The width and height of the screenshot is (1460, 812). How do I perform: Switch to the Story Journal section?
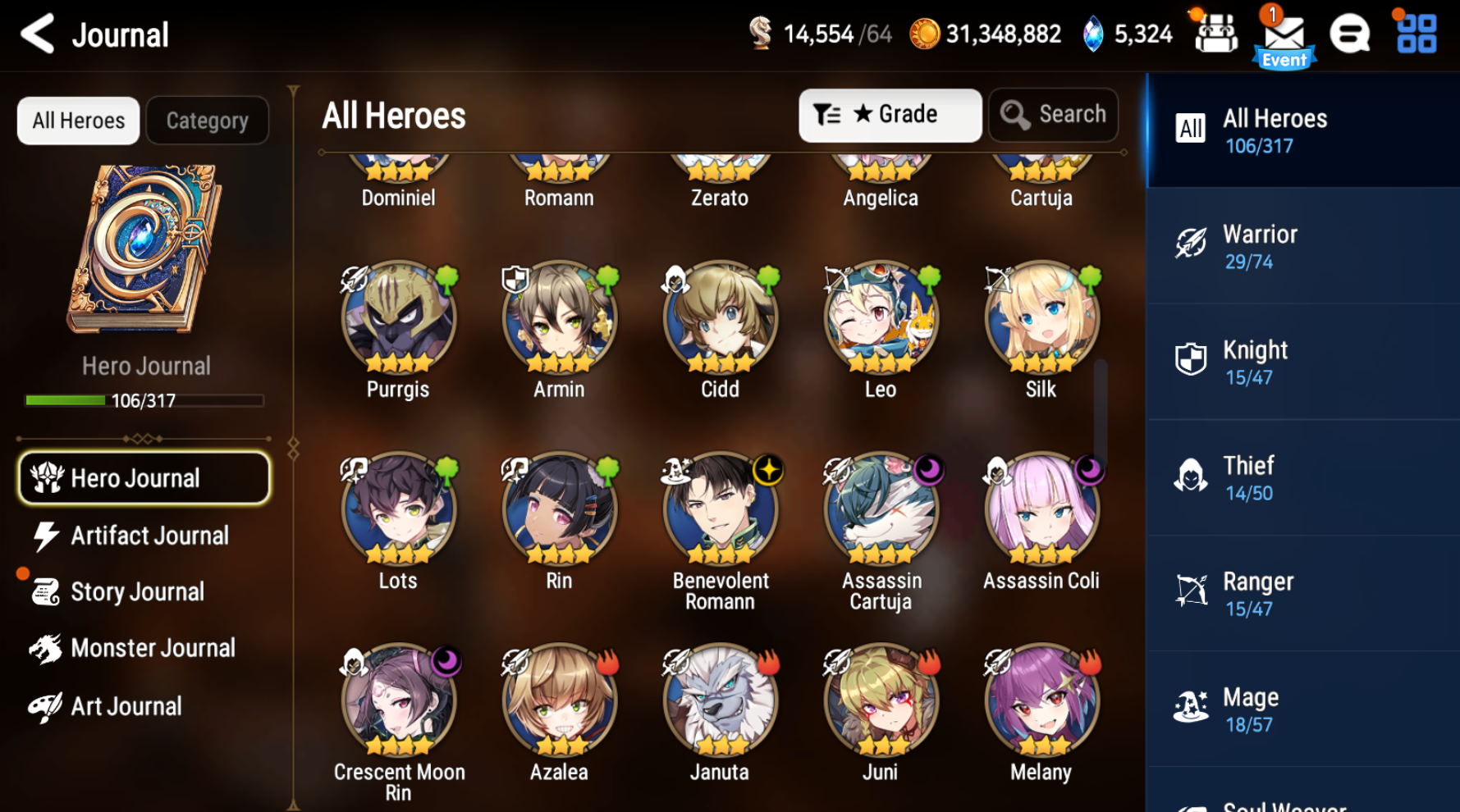click(138, 591)
